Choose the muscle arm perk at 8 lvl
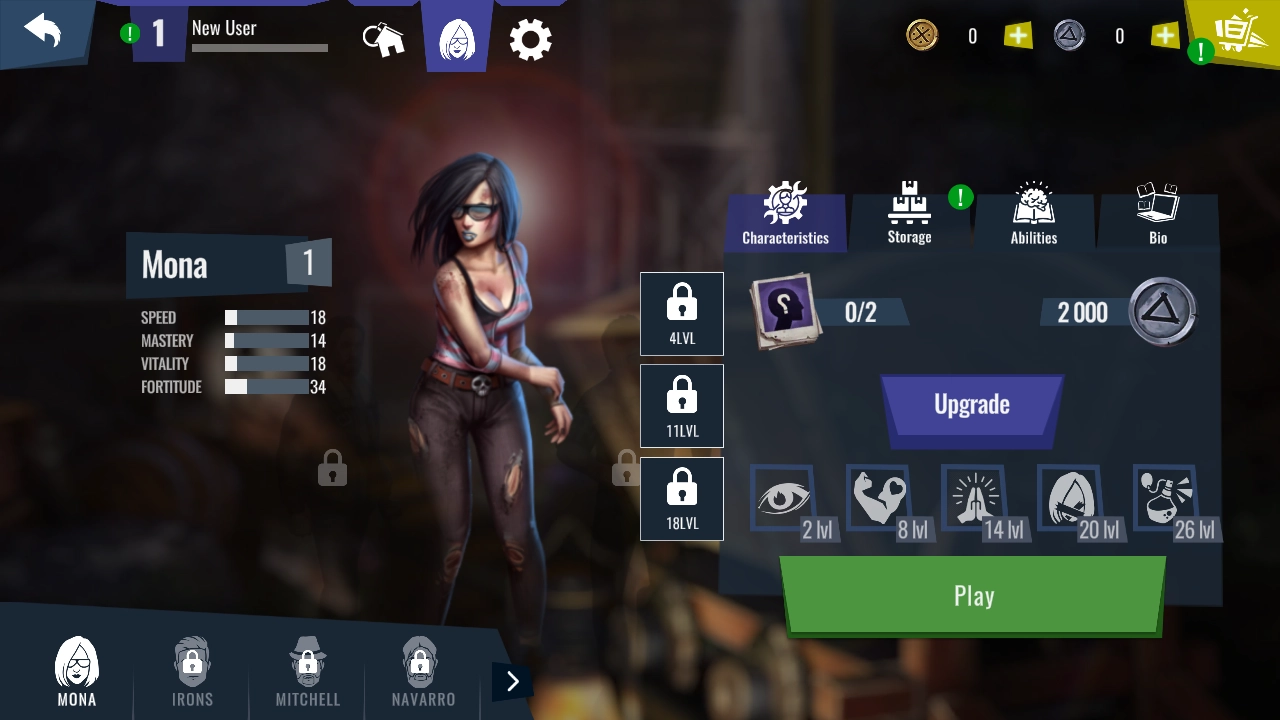Image resolution: width=1280 pixels, height=720 pixels. [x=880, y=499]
